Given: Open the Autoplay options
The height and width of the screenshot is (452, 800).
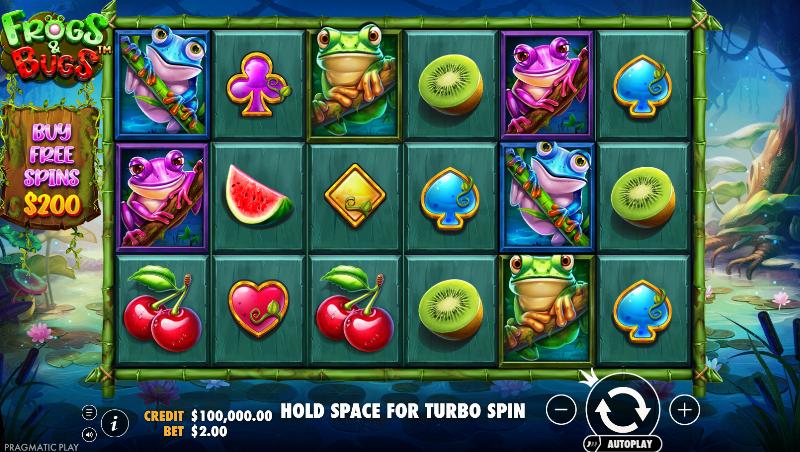Looking at the screenshot, I should pyautogui.click(x=620, y=443).
